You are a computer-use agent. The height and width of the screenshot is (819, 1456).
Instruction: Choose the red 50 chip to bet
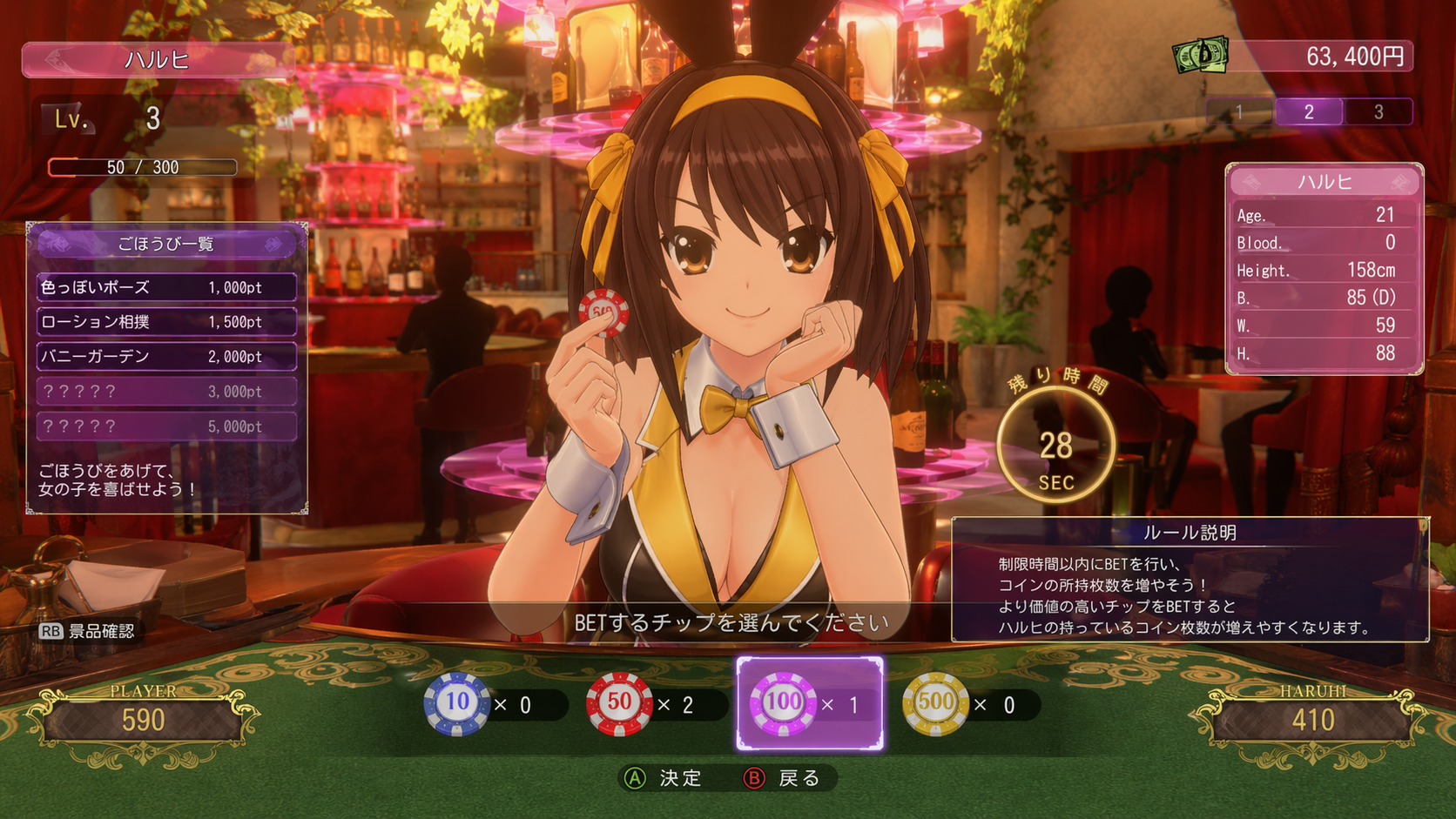(x=619, y=703)
